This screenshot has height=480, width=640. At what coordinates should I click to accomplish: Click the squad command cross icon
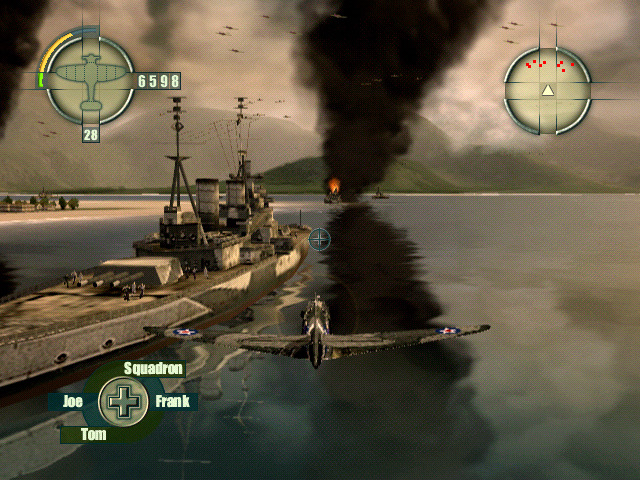click(124, 402)
